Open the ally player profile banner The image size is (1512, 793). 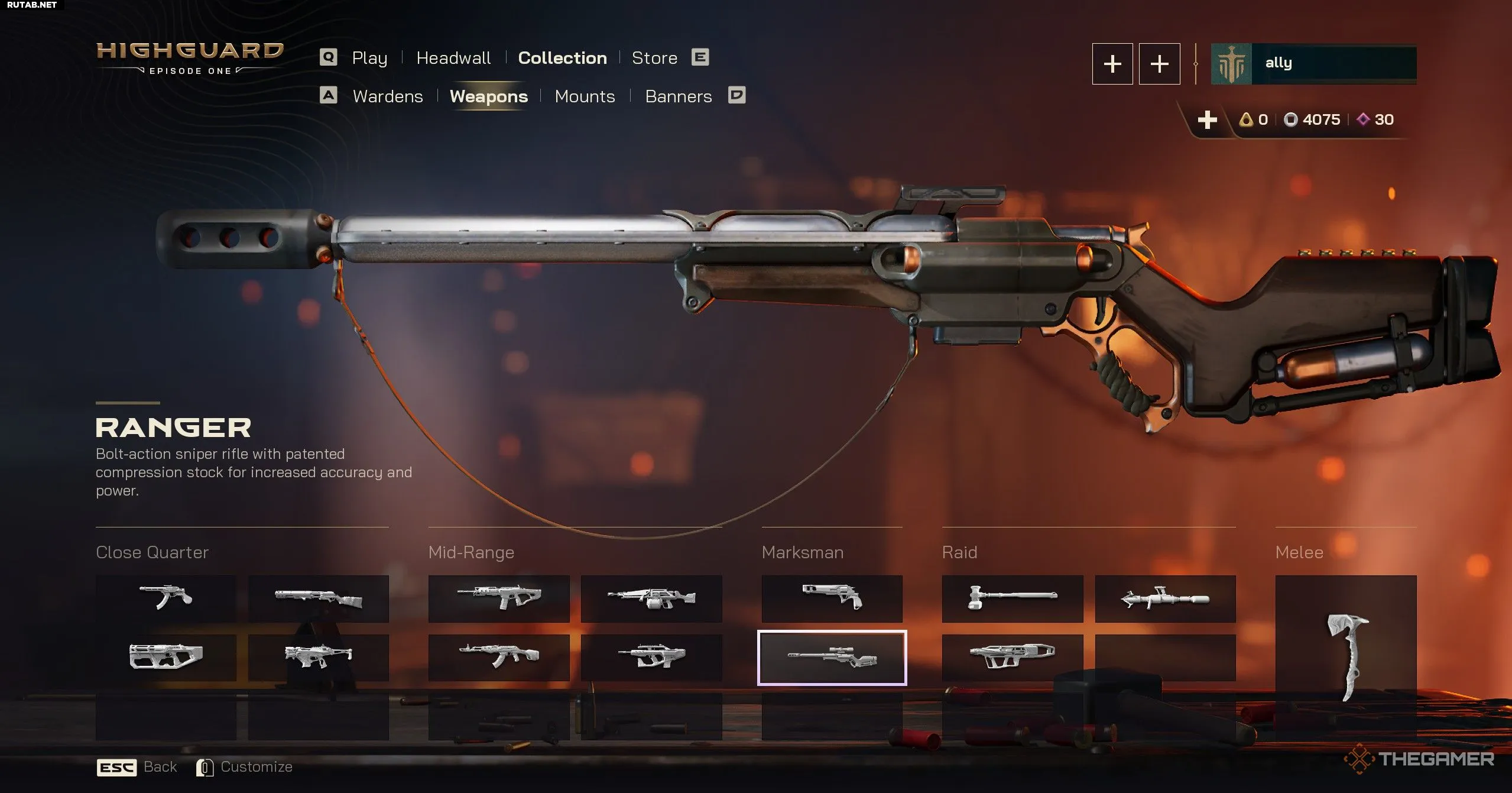pos(1313,64)
